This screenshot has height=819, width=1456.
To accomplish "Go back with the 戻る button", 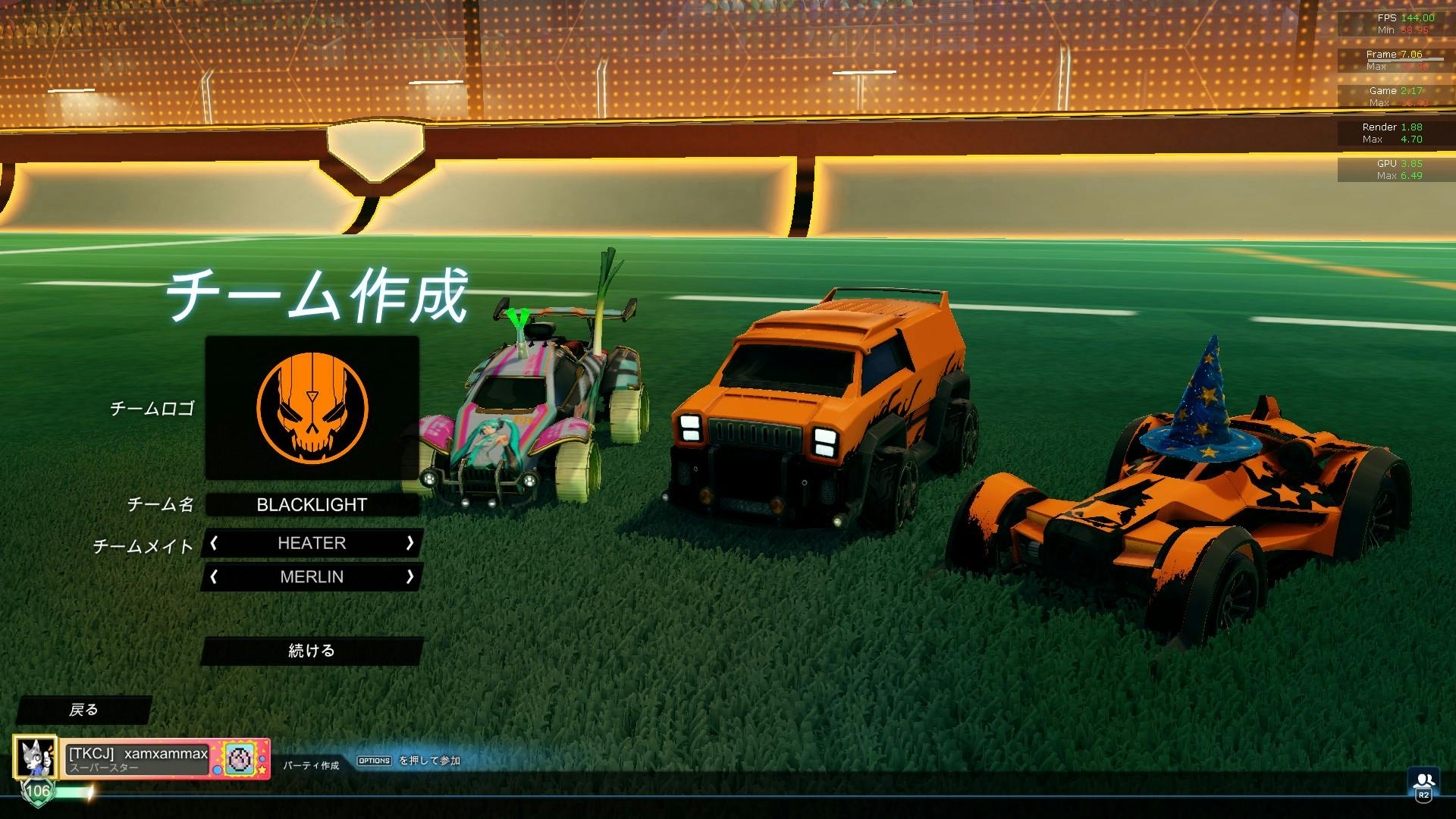I will (83, 710).
